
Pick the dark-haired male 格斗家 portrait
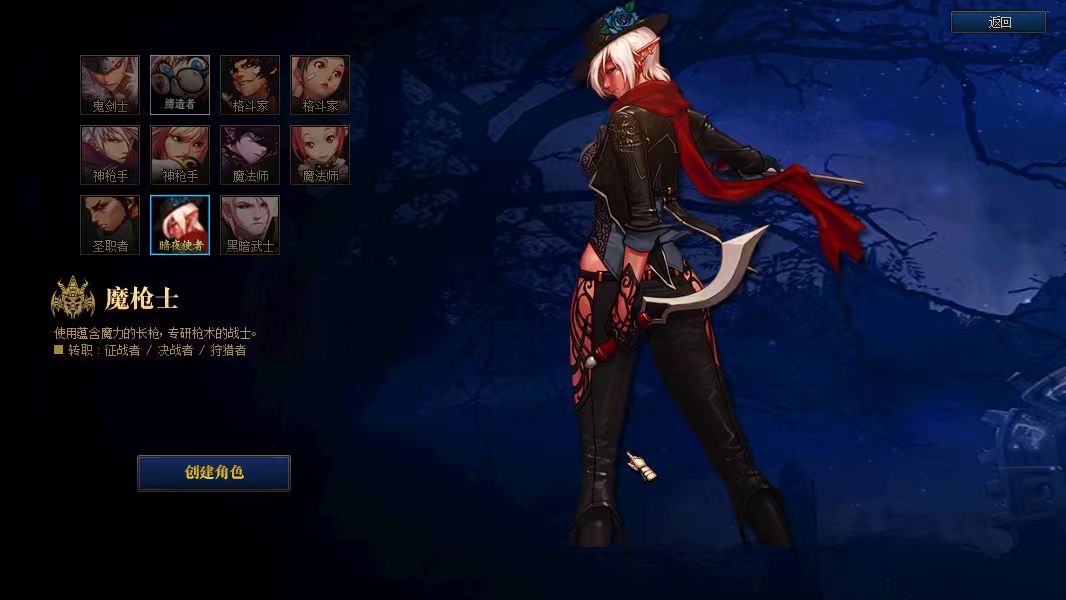[x=250, y=85]
